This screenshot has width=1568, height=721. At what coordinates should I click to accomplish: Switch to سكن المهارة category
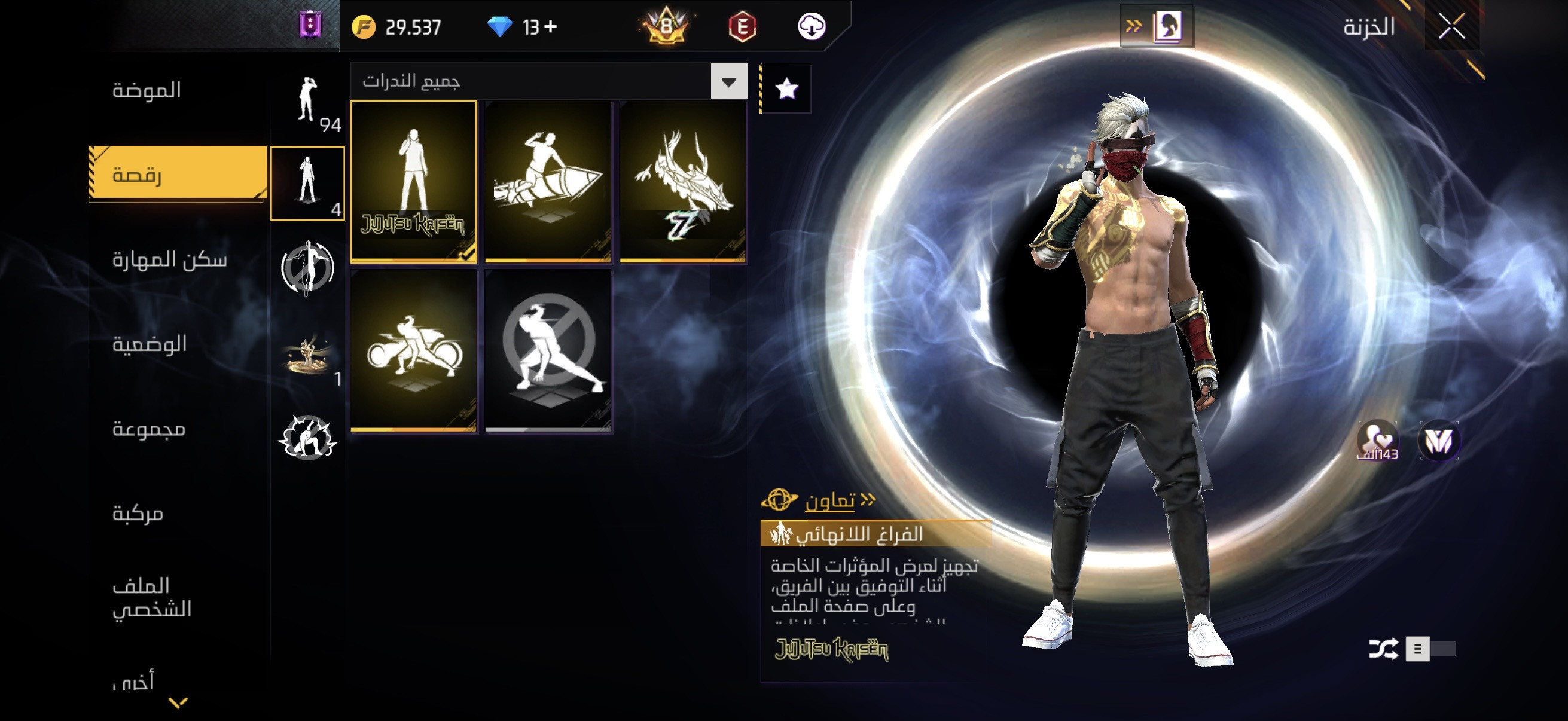point(169,260)
